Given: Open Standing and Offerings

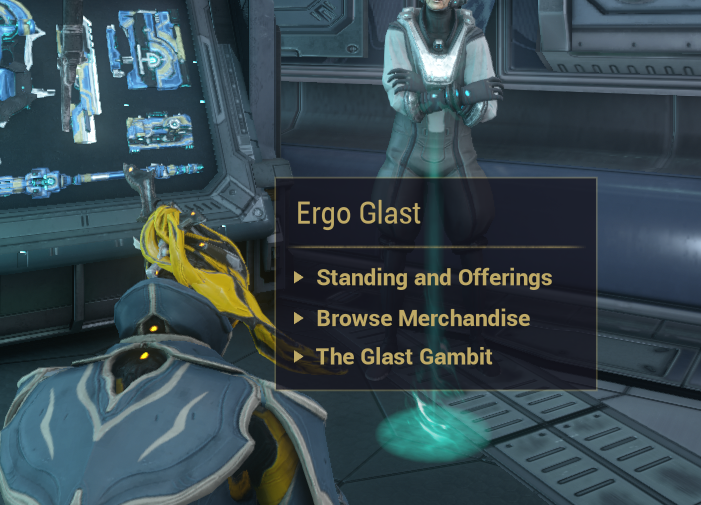Looking at the screenshot, I should click(x=434, y=278).
